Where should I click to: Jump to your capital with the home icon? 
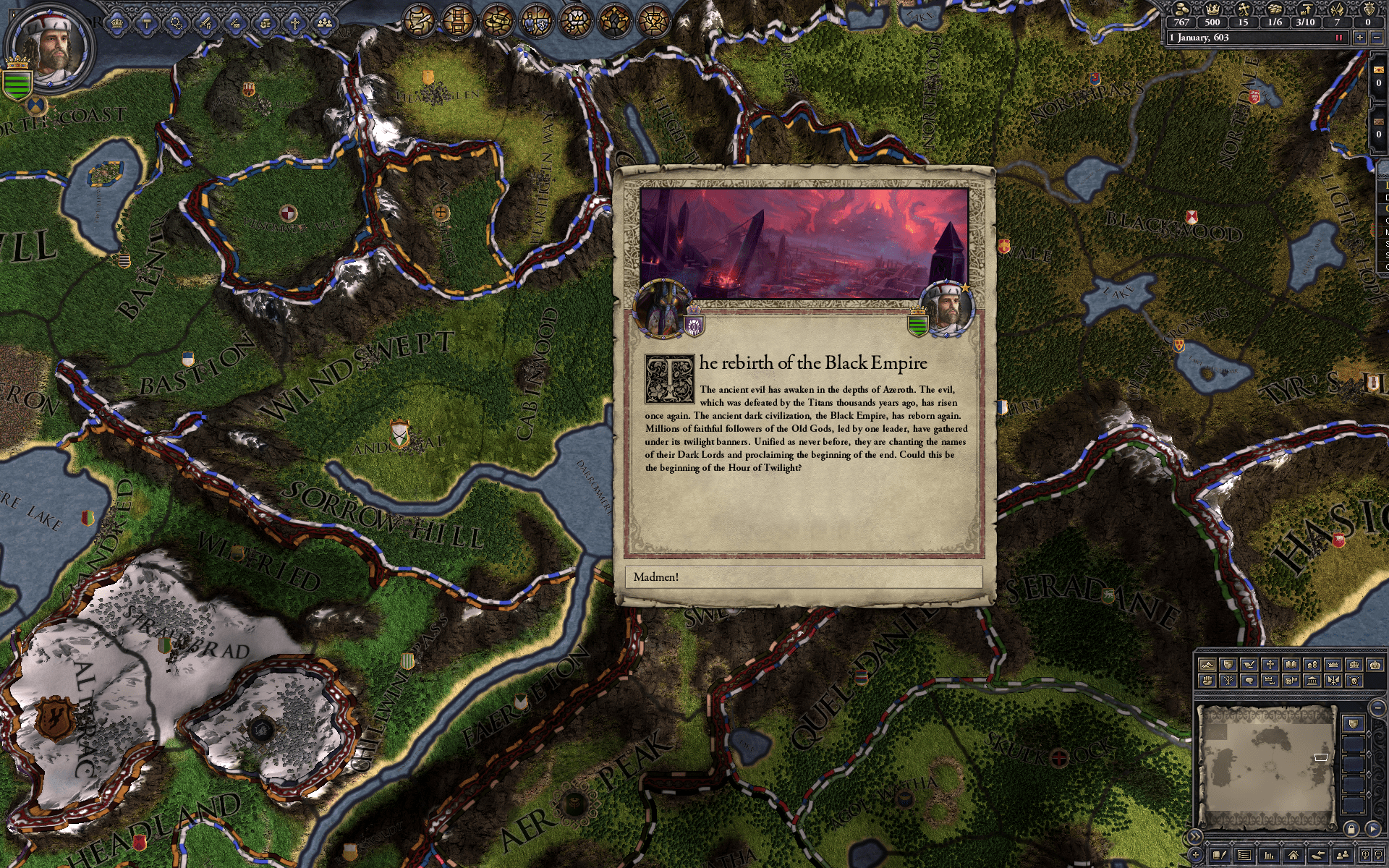point(1293,855)
